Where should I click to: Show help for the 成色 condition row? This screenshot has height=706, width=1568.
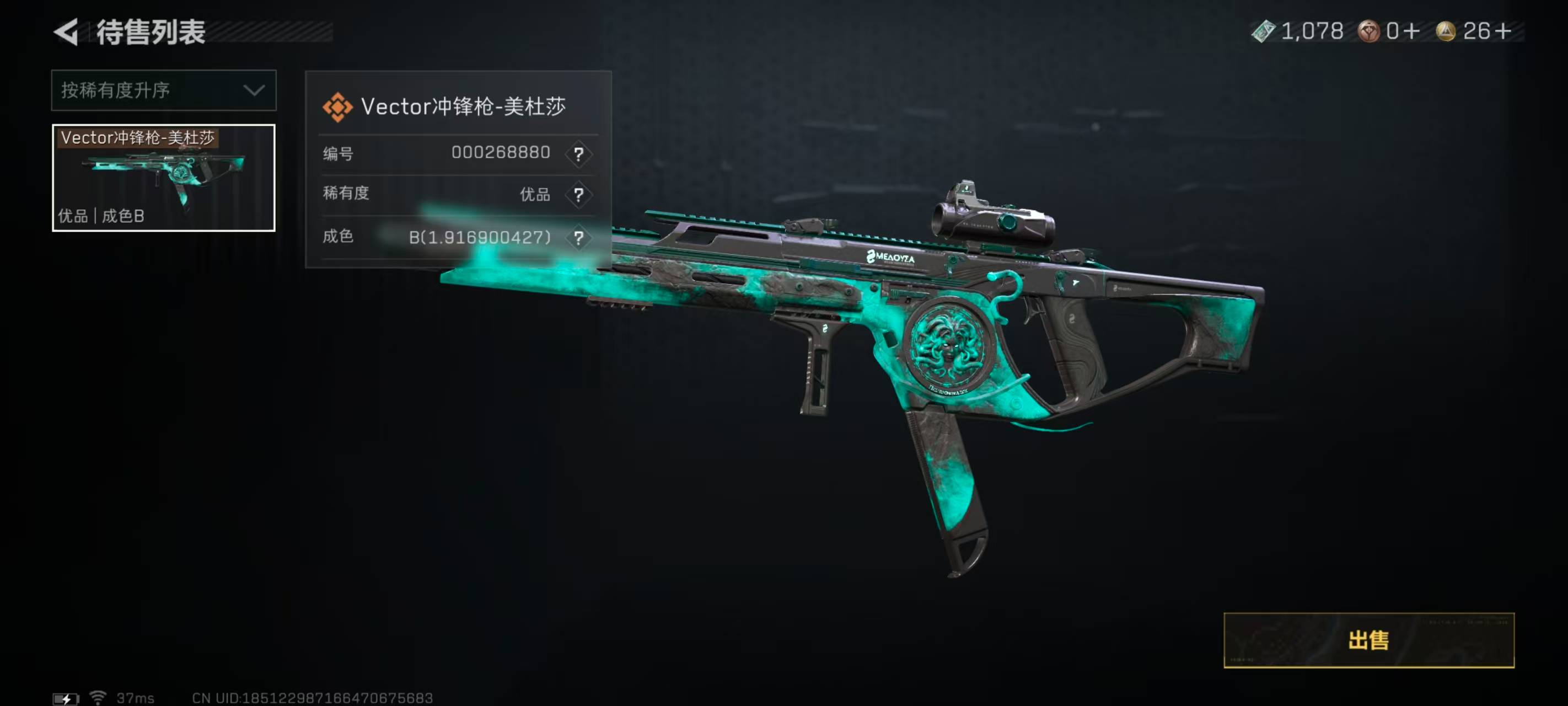(578, 237)
